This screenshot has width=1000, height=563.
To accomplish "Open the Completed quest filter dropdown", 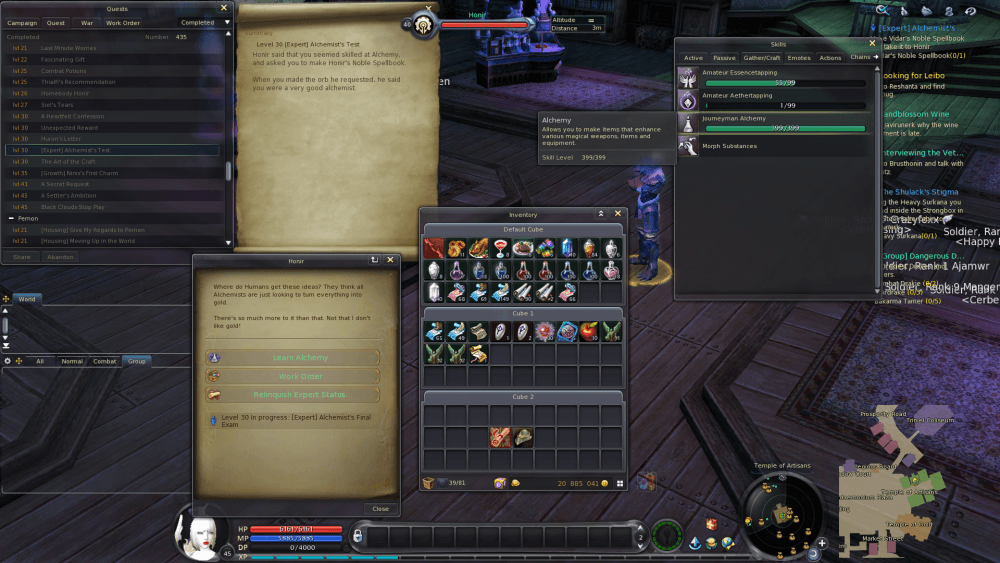I will click(x=203, y=22).
